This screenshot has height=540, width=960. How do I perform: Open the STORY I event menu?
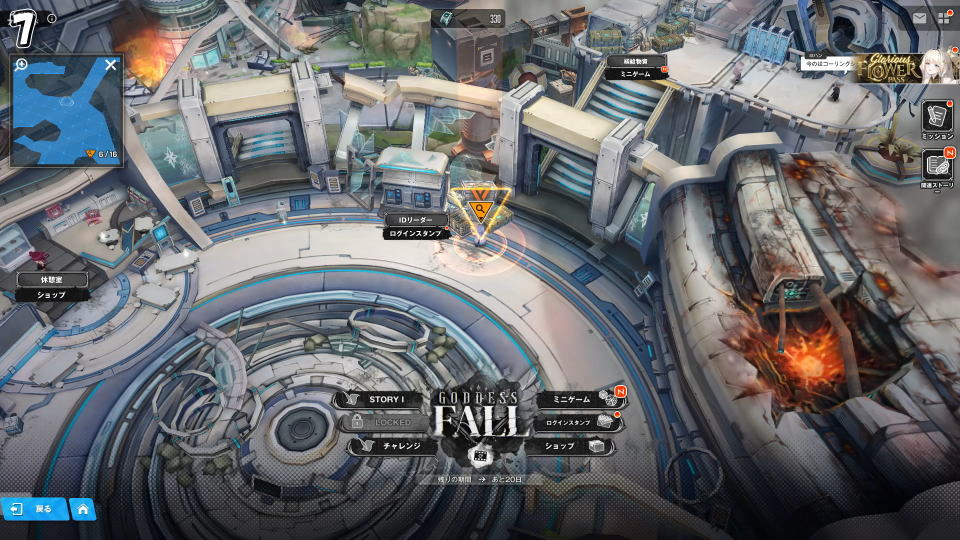(385, 400)
